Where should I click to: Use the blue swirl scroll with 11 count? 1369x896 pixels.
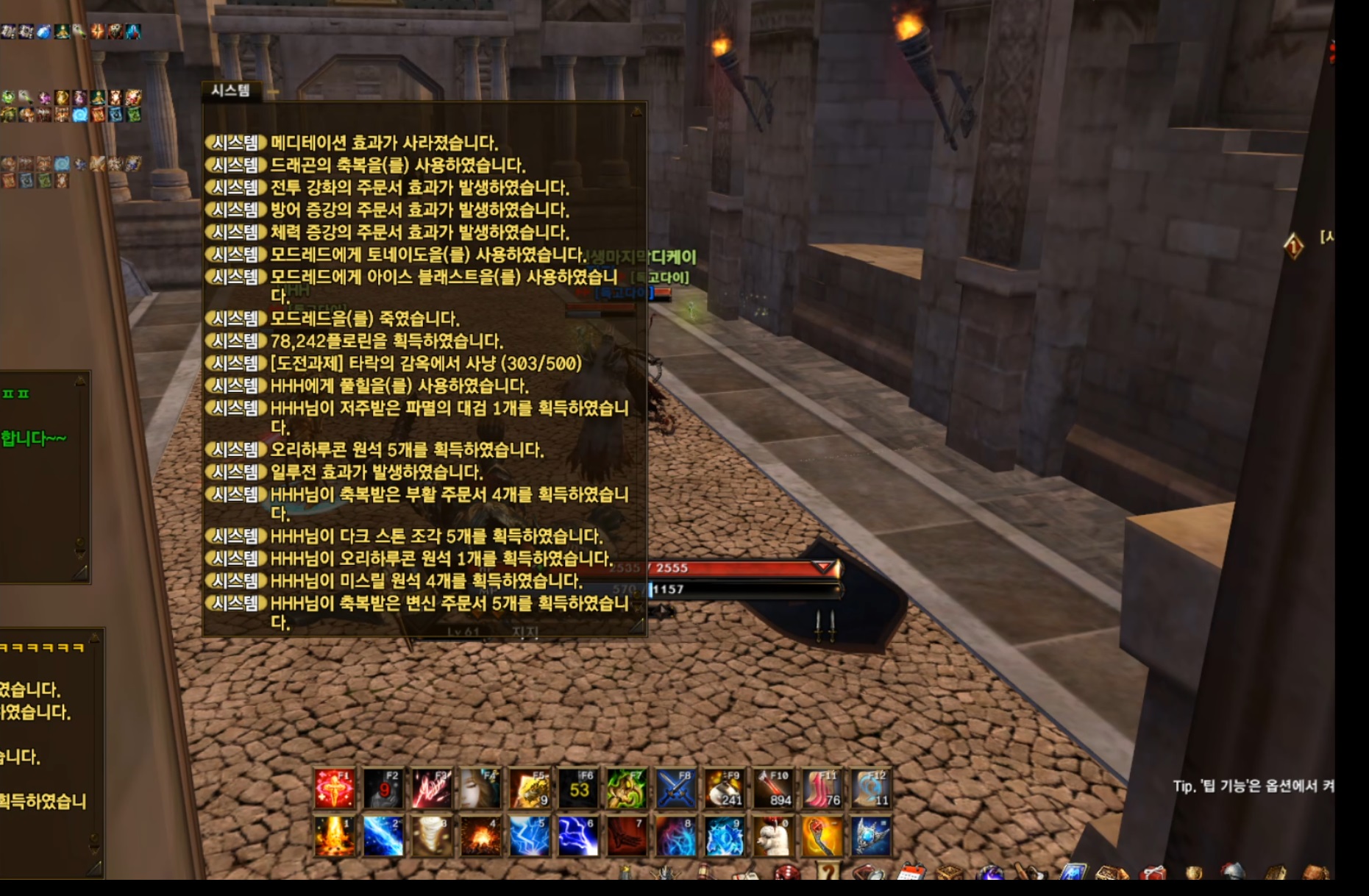(x=870, y=788)
